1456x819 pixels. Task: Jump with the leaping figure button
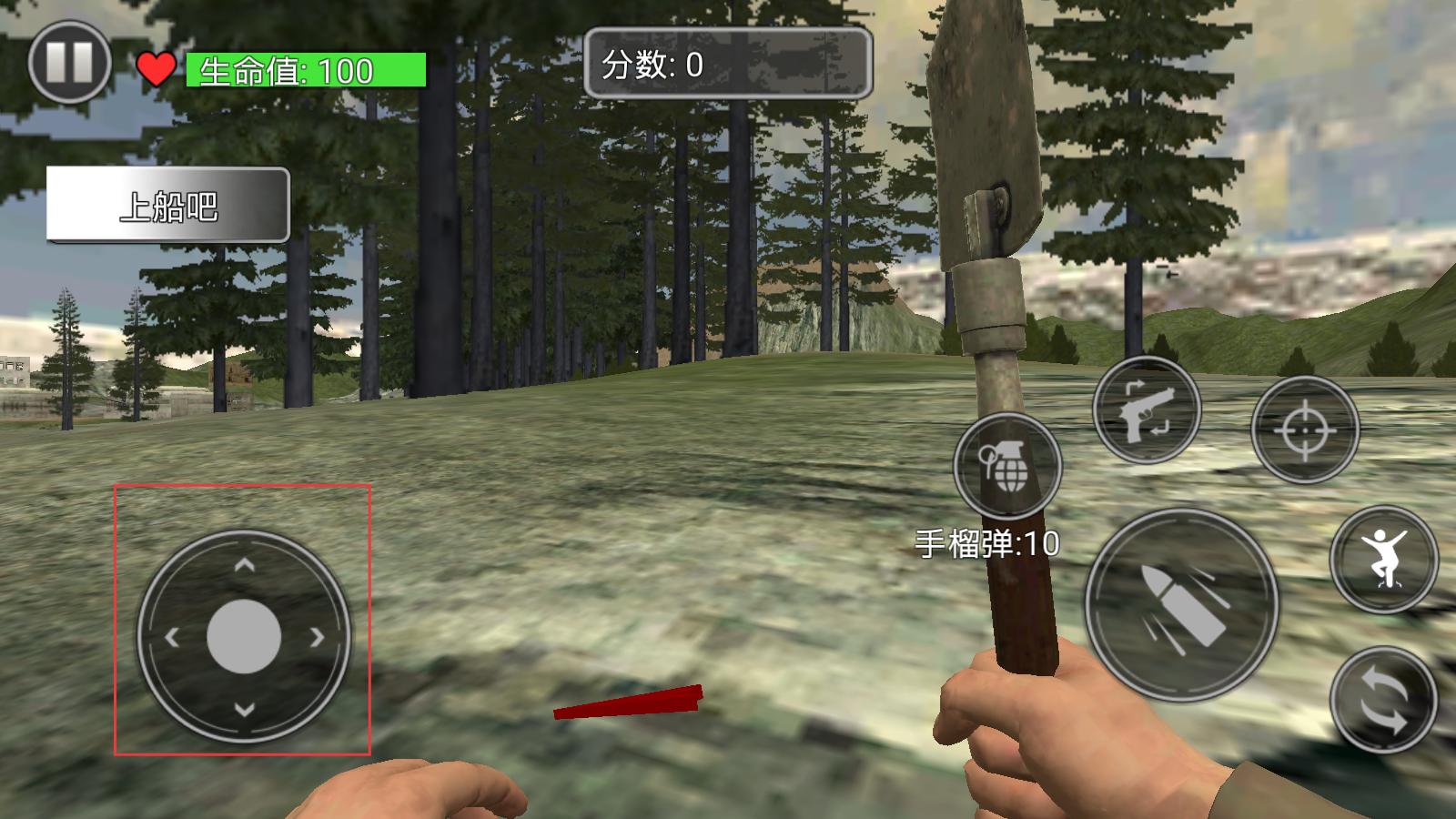[1383, 559]
